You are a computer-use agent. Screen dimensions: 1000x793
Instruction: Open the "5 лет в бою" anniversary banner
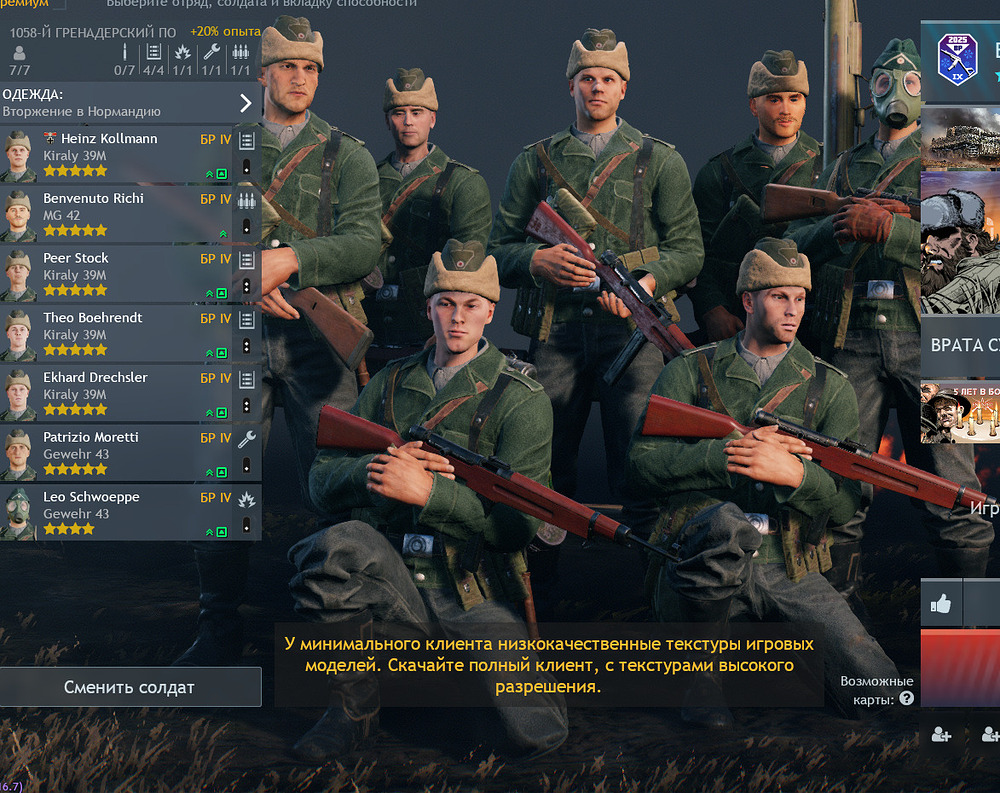(x=960, y=411)
